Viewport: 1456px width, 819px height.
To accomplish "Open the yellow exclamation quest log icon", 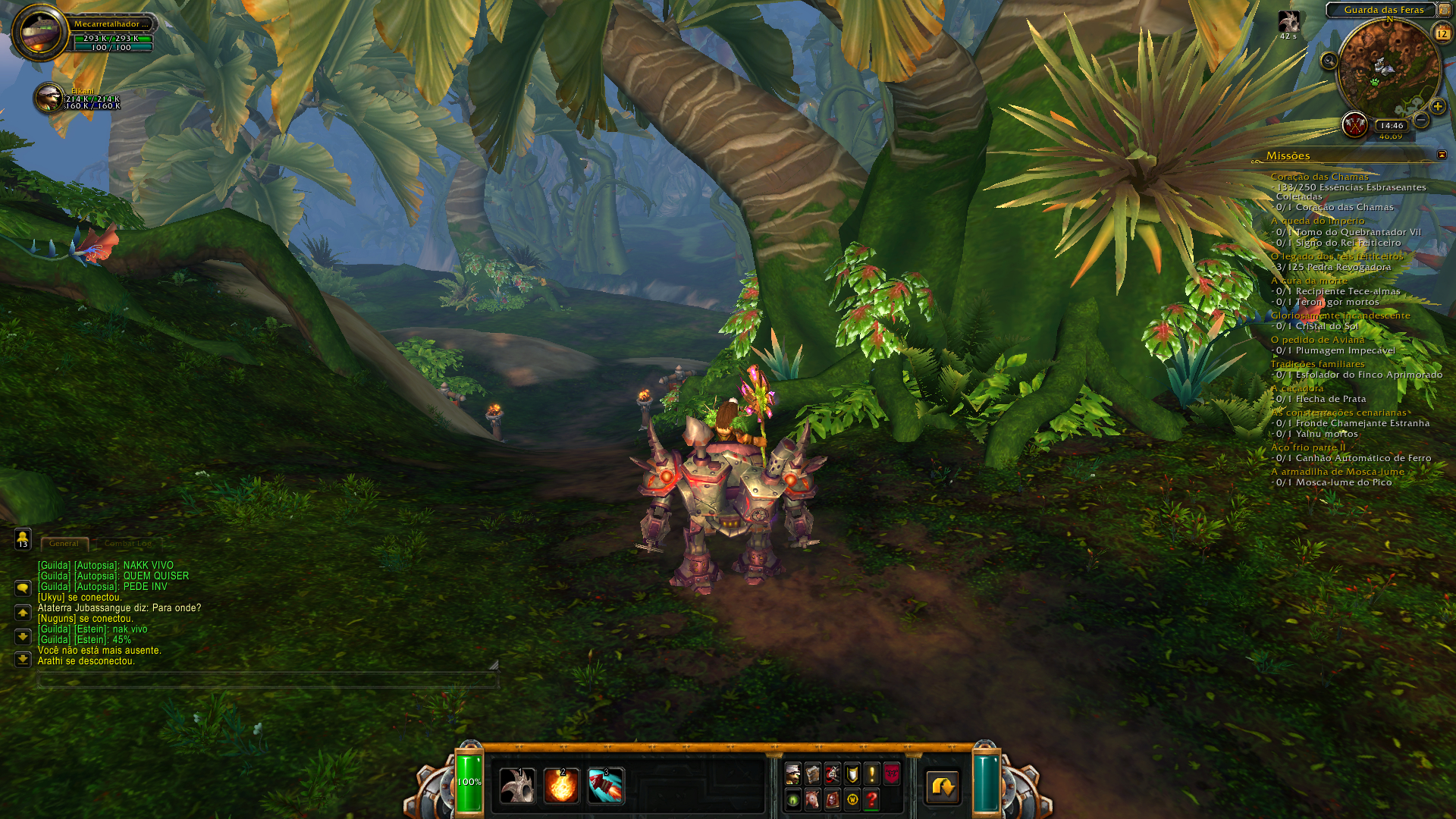I will pyautogui.click(x=872, y=773).
